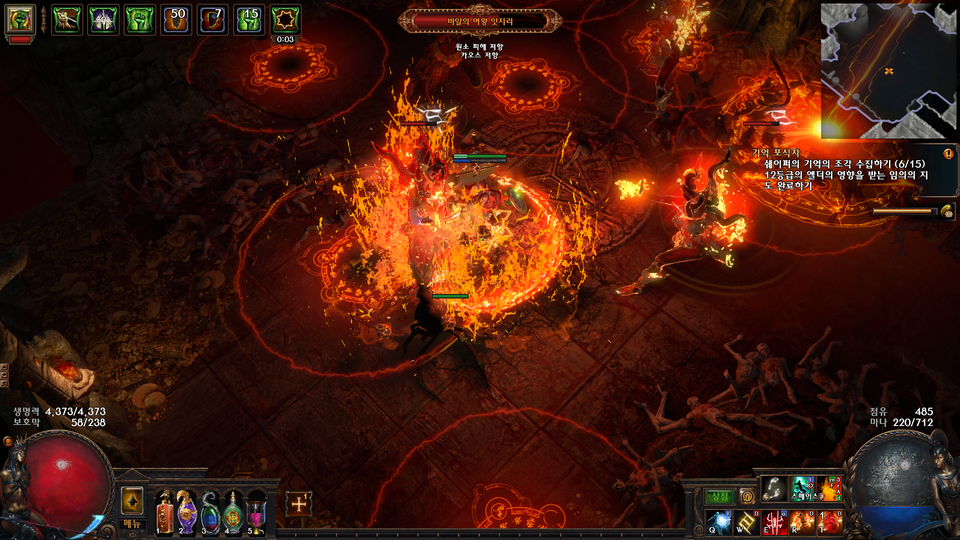Select the footprints move skill slot
Image resolution: width=960 pixels, height=540 pixels.
click(x=774, y=488)
